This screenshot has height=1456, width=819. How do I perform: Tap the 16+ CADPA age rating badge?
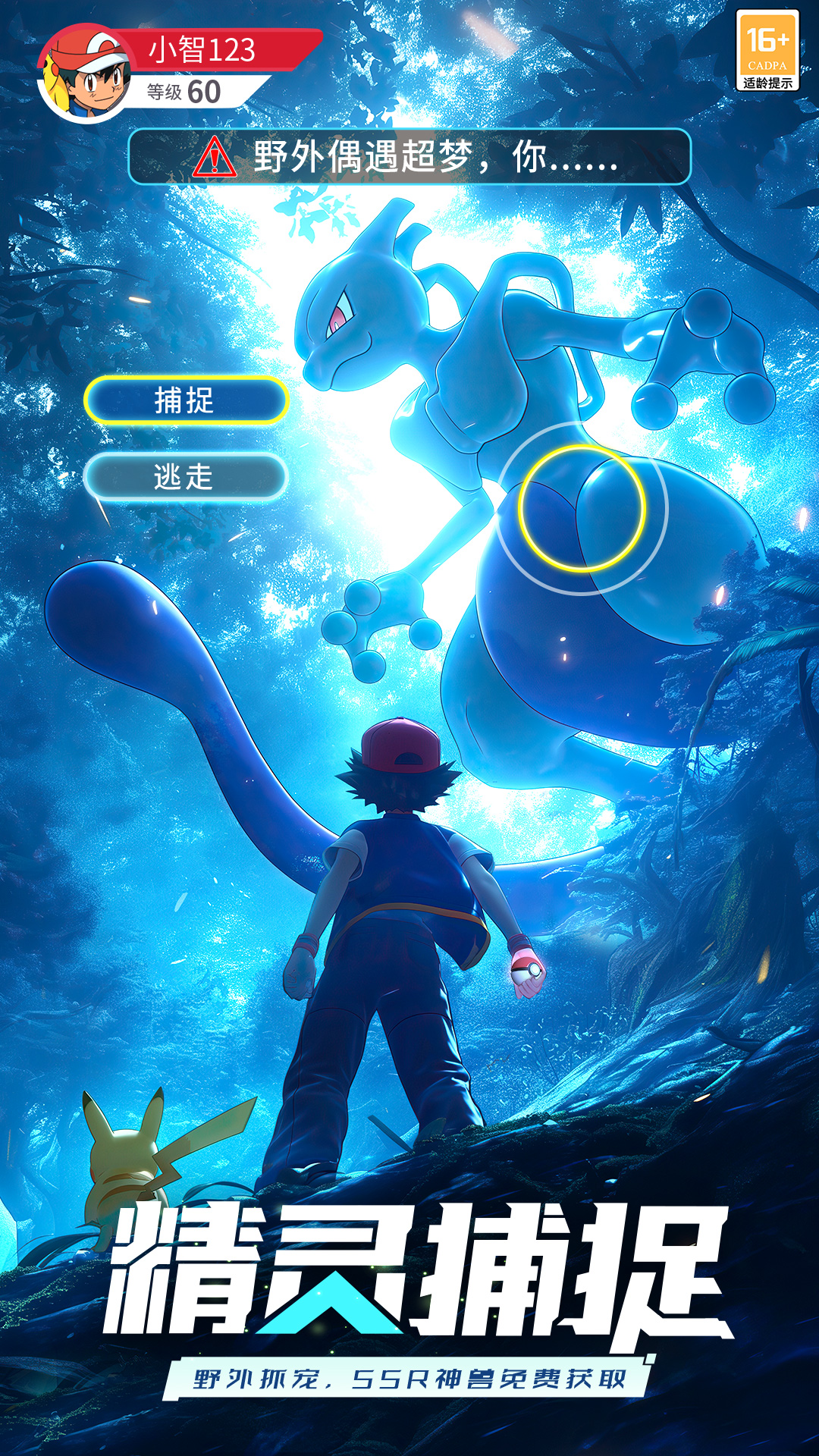pyautogui.click(x=767, y=51)
